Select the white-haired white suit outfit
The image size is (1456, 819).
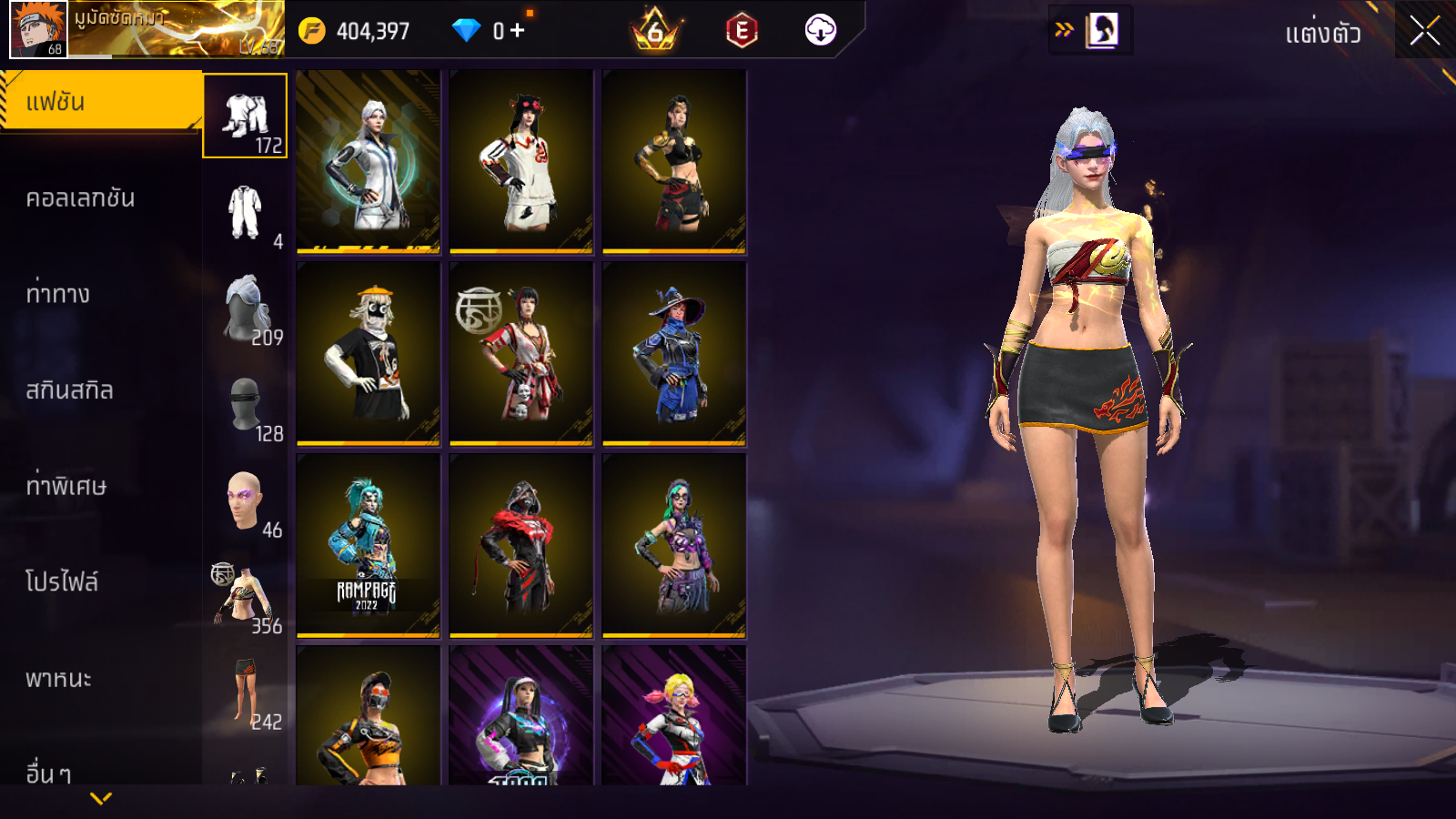[369, 162]
